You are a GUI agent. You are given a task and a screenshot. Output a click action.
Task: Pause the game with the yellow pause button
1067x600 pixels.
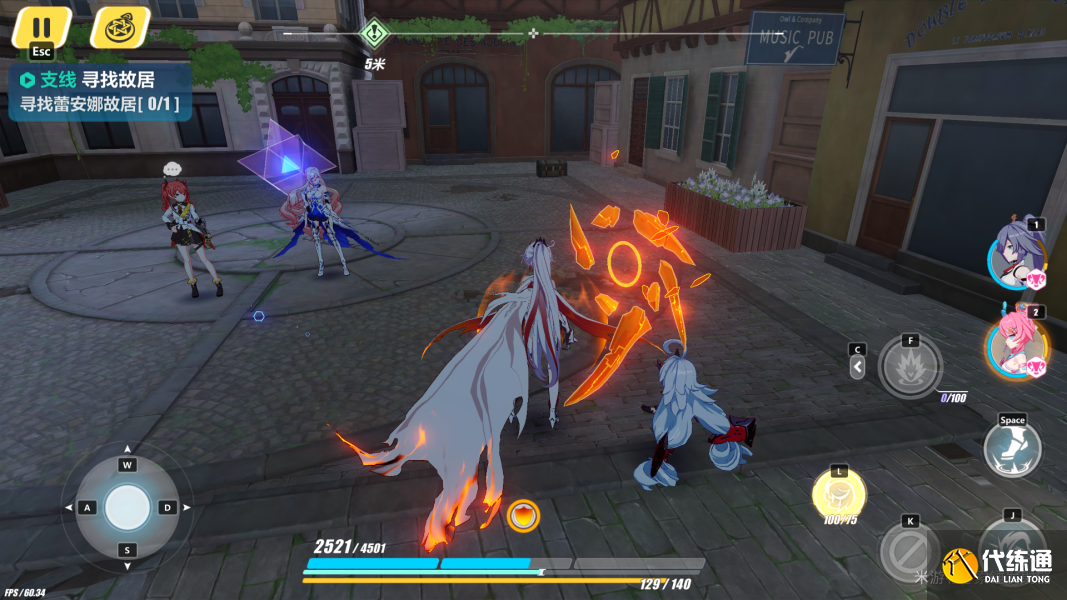pos(41,27)
